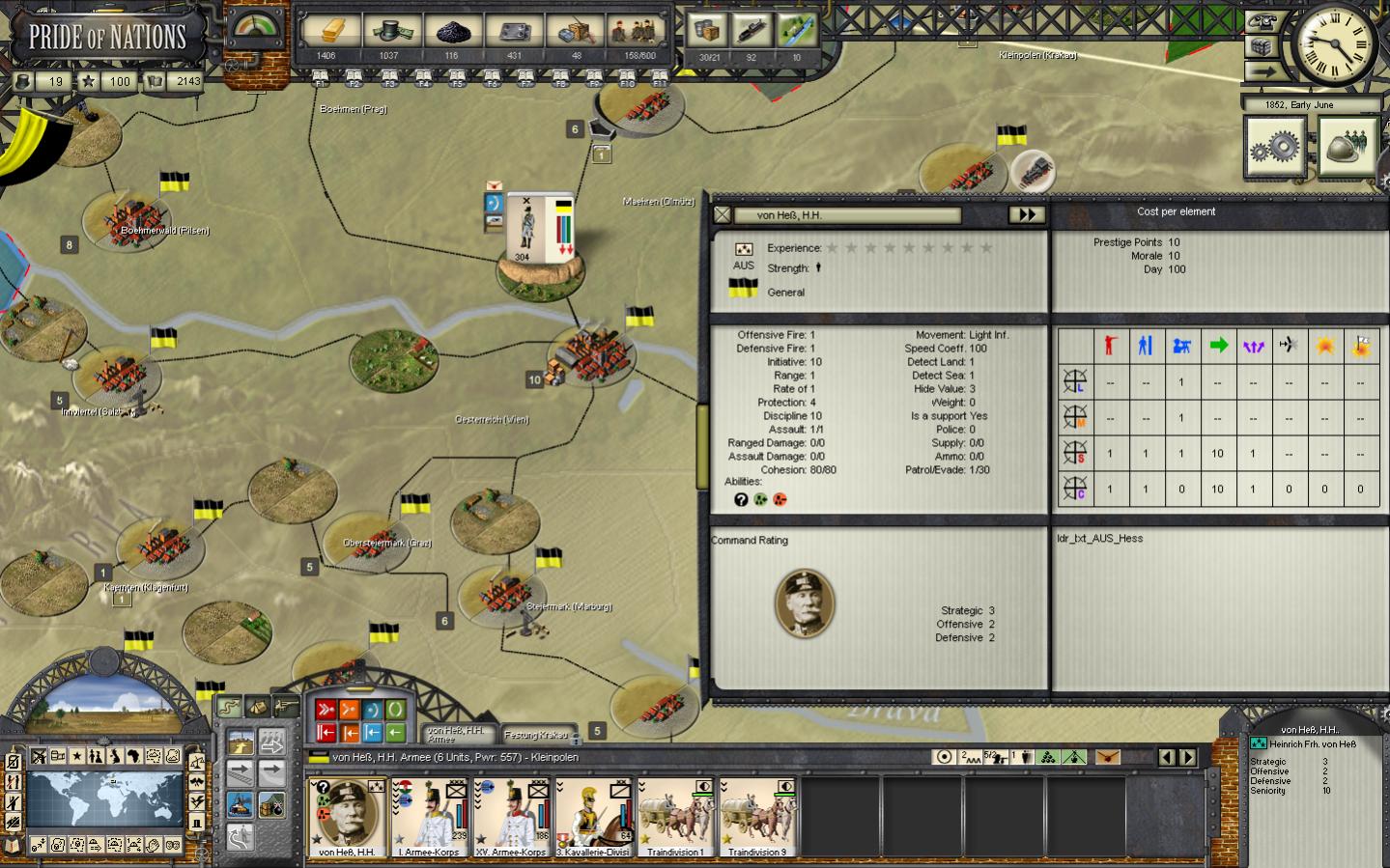Image resolution: width=1390 pixels, height=868 pixels.
Task: Open the gears options button under the date
Action: pos(1275,147)
